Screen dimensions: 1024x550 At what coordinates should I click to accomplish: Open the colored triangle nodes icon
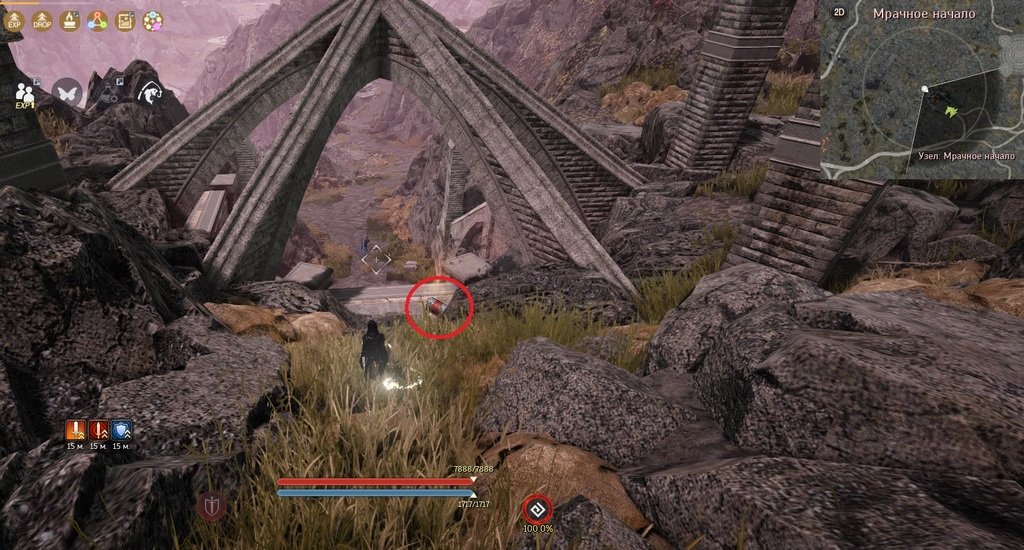[x=97, y=19]
